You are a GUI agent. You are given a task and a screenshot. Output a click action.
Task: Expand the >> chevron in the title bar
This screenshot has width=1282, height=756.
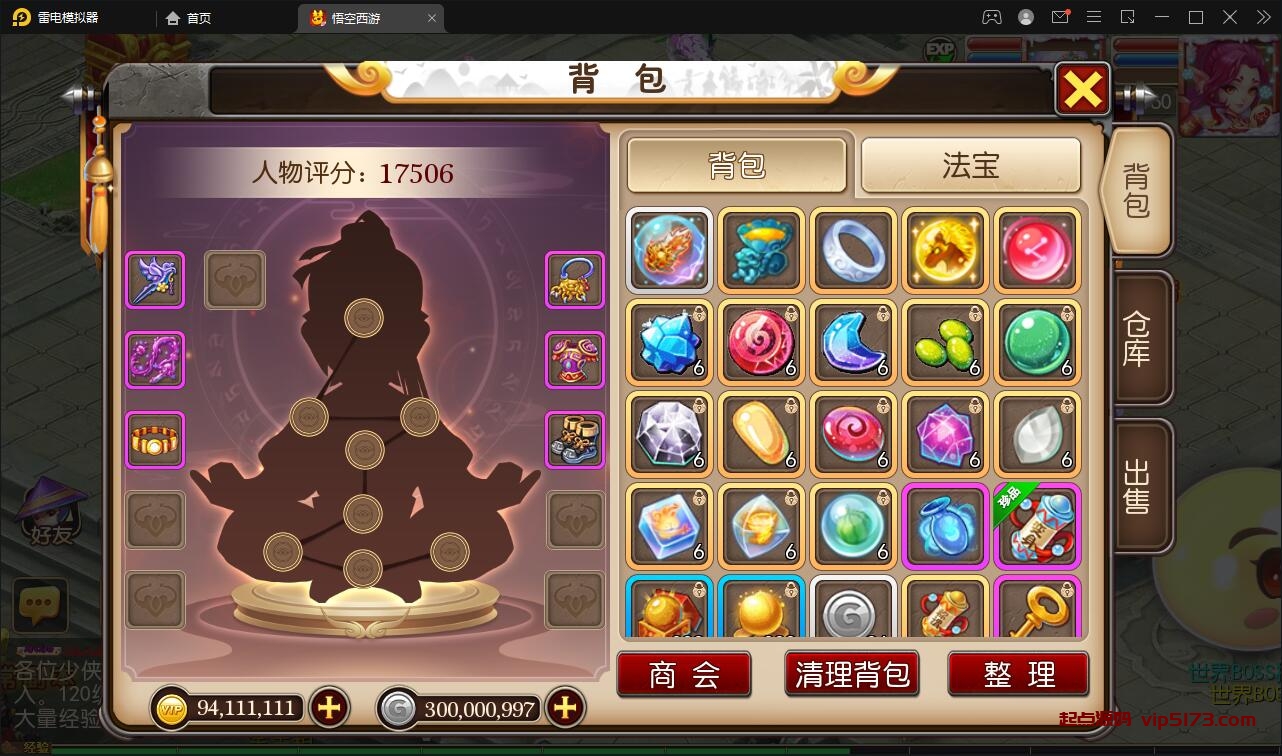coord(1262,18)
